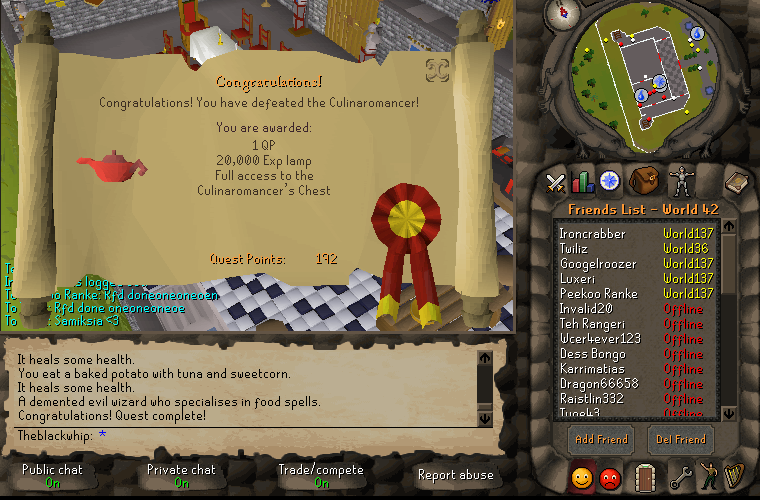Open the magic spellbook tab

pos(738,182)
